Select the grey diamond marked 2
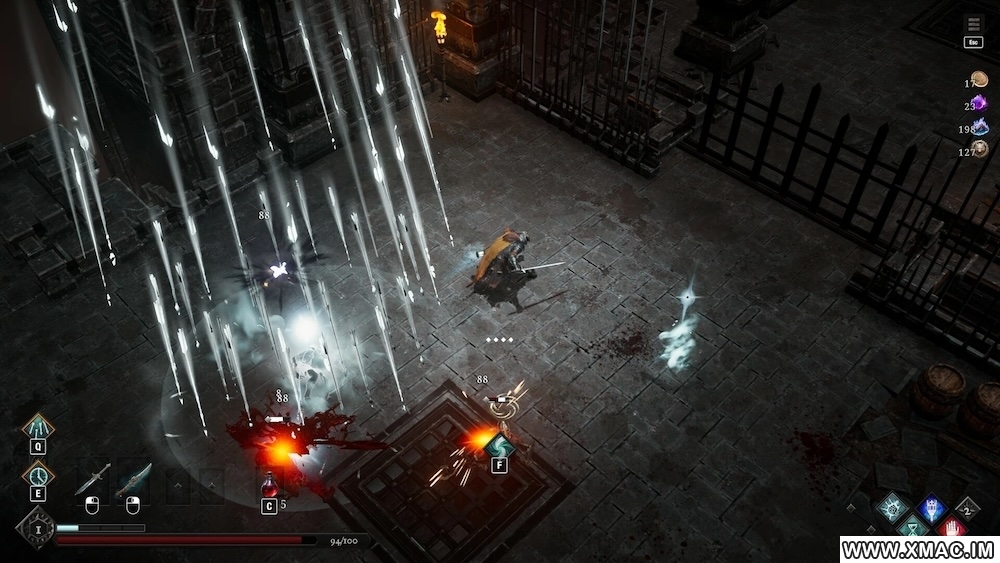The width and height of the screenshot is (1000, 563). tap(967, 509)
